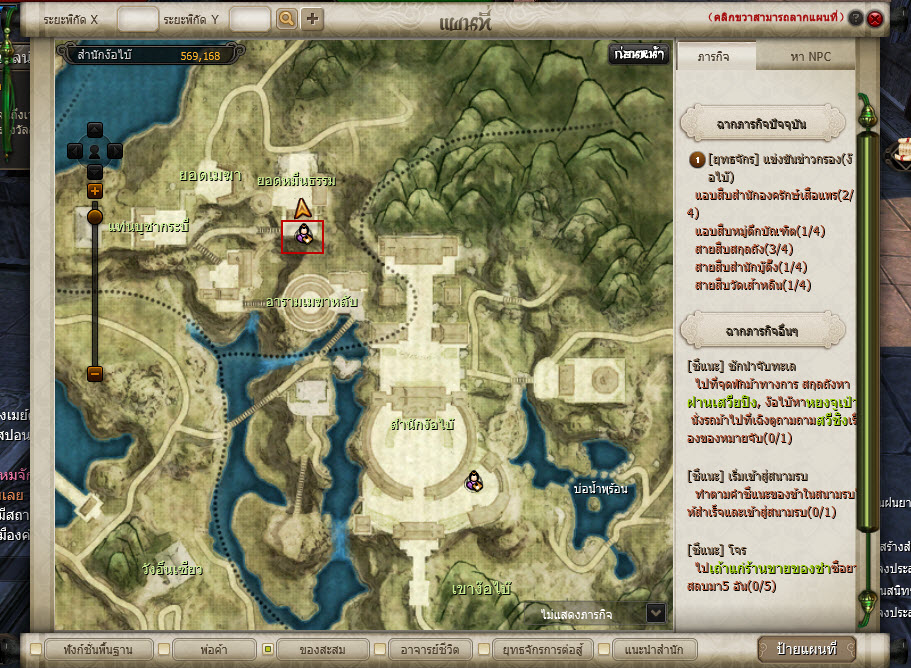Viewport: 911px width, 668px height.
Task: Click the magnifier search coordinates button
Action: (x=286, y=18)
